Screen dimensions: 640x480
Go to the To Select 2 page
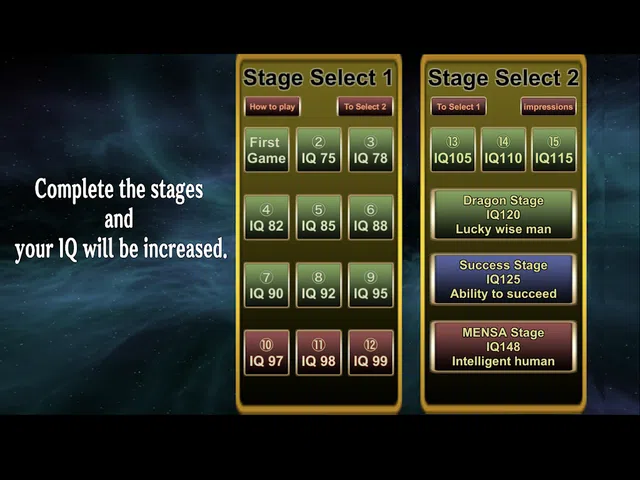point(365,106)
